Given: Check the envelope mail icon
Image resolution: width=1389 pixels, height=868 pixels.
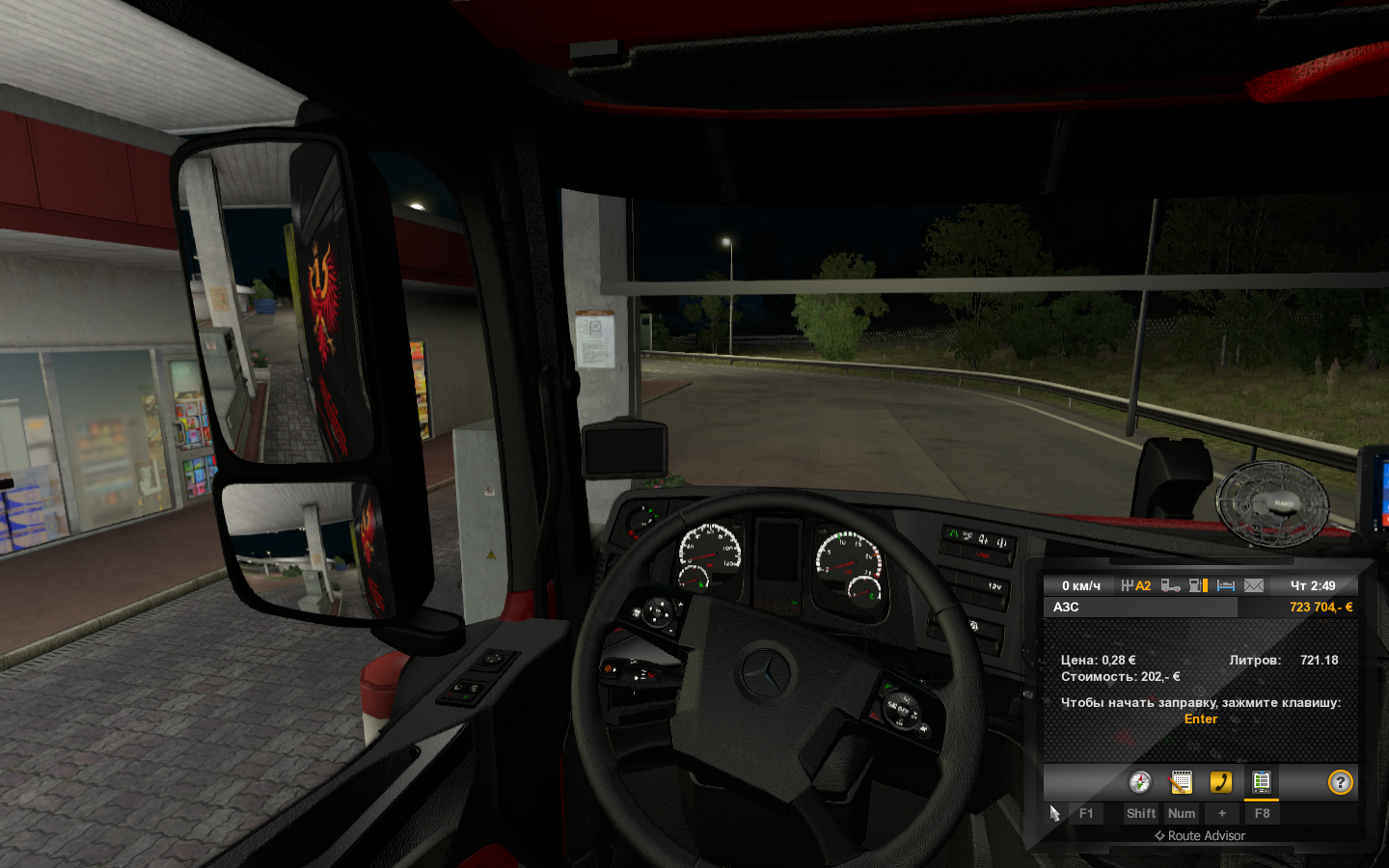Looking at the screenshot, I should (x=1254, y=585).
